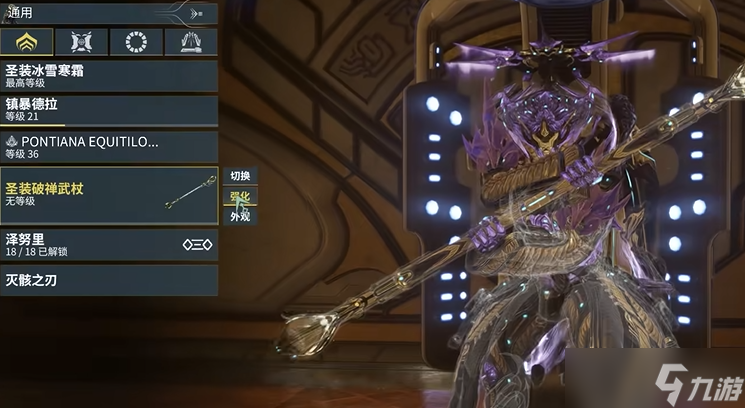
Task: Switch to the second tab with crossed-arms figure icon
Action: [82, 42]
